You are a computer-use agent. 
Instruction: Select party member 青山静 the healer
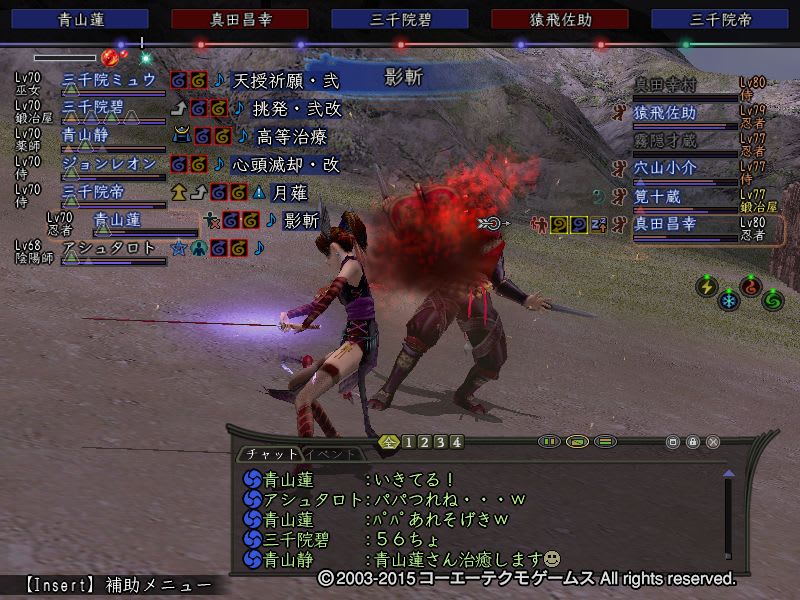[x=86, y=135]
